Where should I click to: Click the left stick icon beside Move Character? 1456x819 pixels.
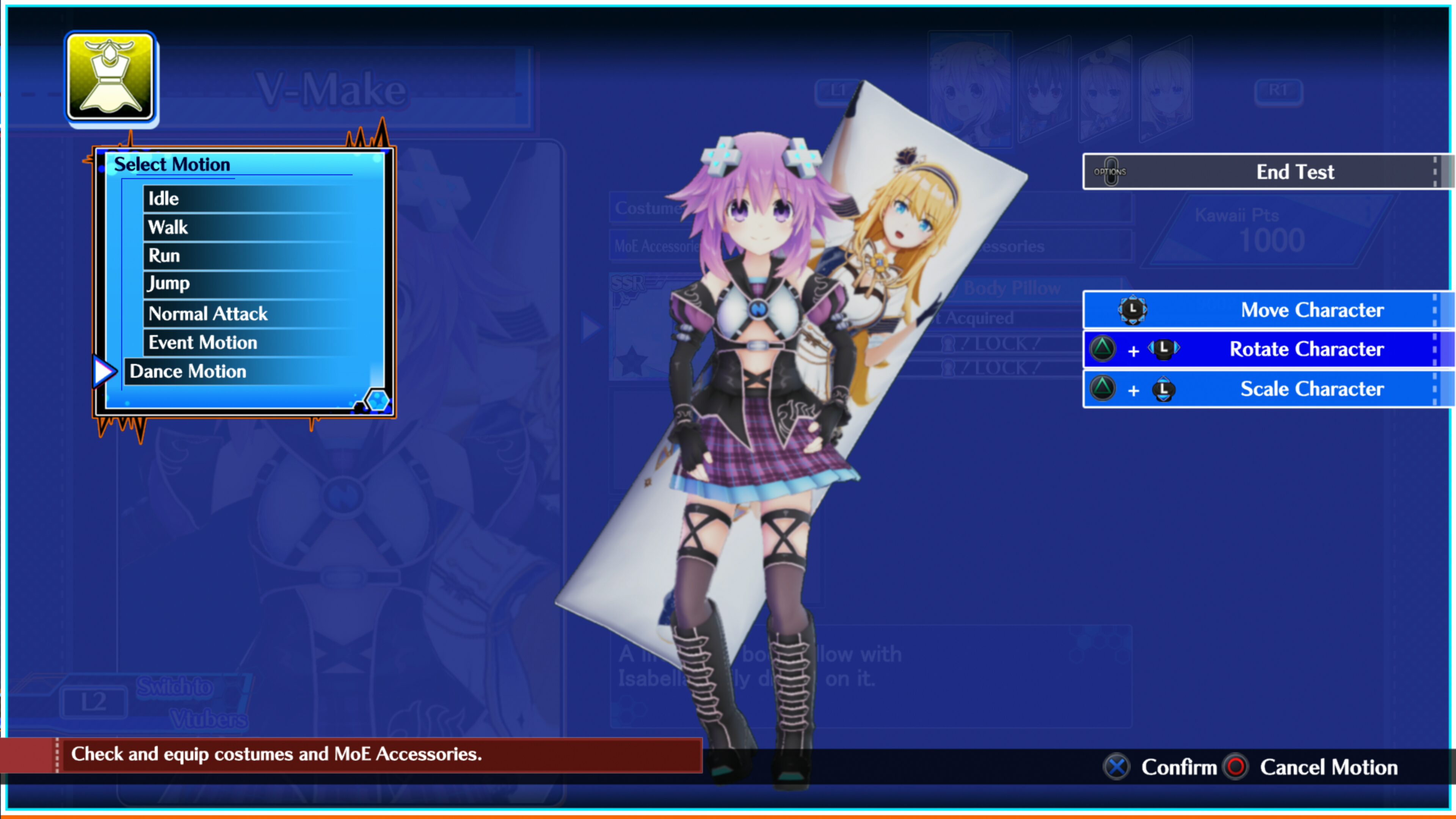point(1133,310)
